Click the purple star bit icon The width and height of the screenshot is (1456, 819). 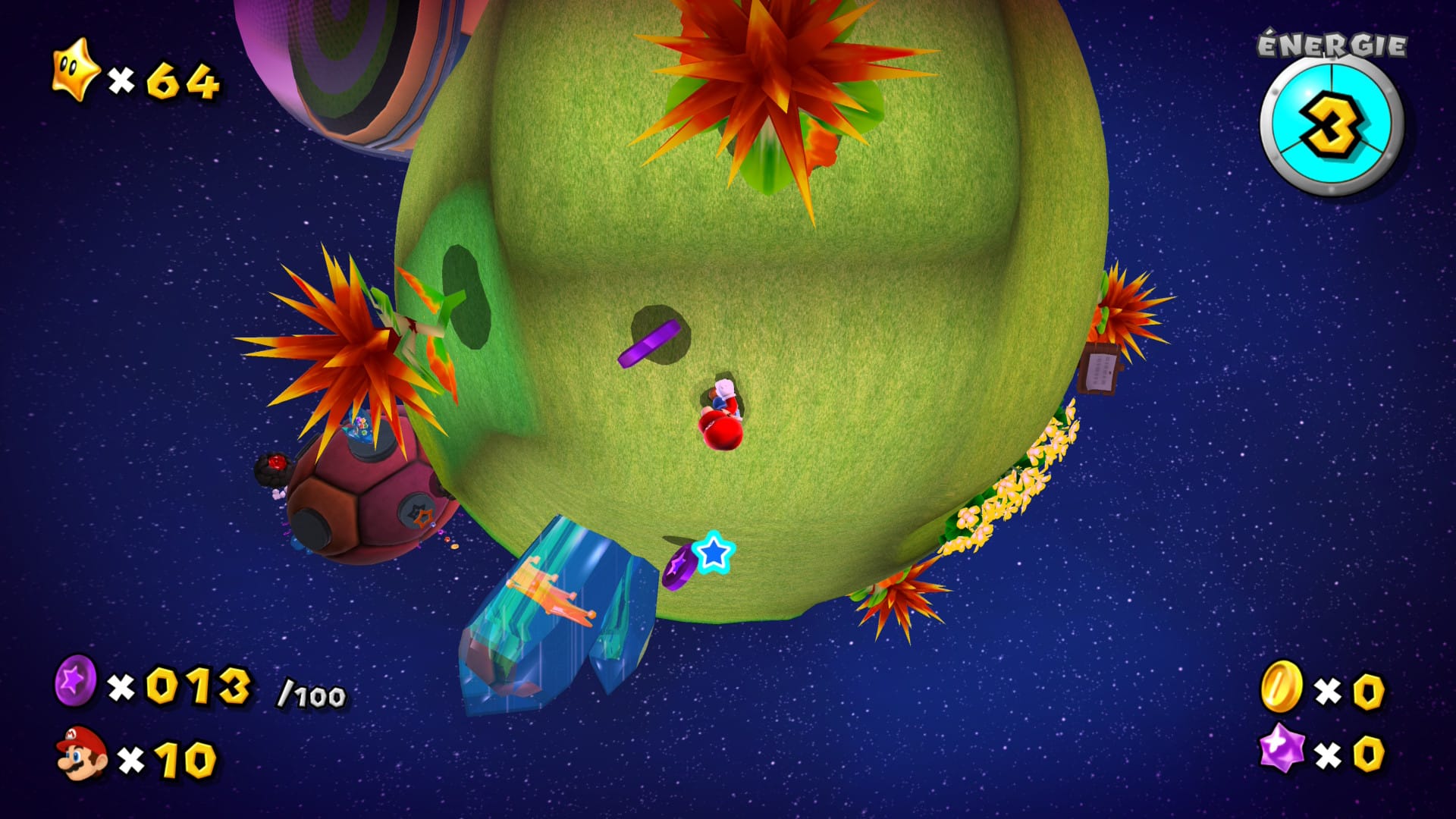pyautogui.click(x=1281, y=748)
